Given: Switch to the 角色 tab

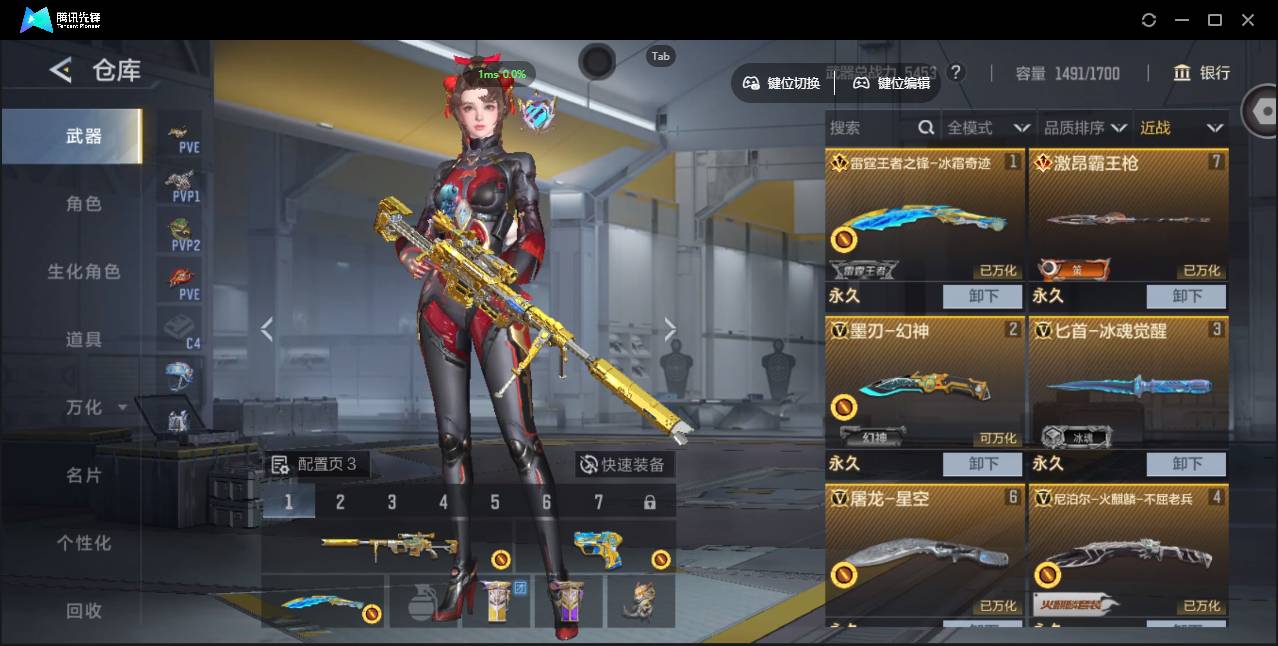Looking at the screenshot, I should tap(84, 204).
